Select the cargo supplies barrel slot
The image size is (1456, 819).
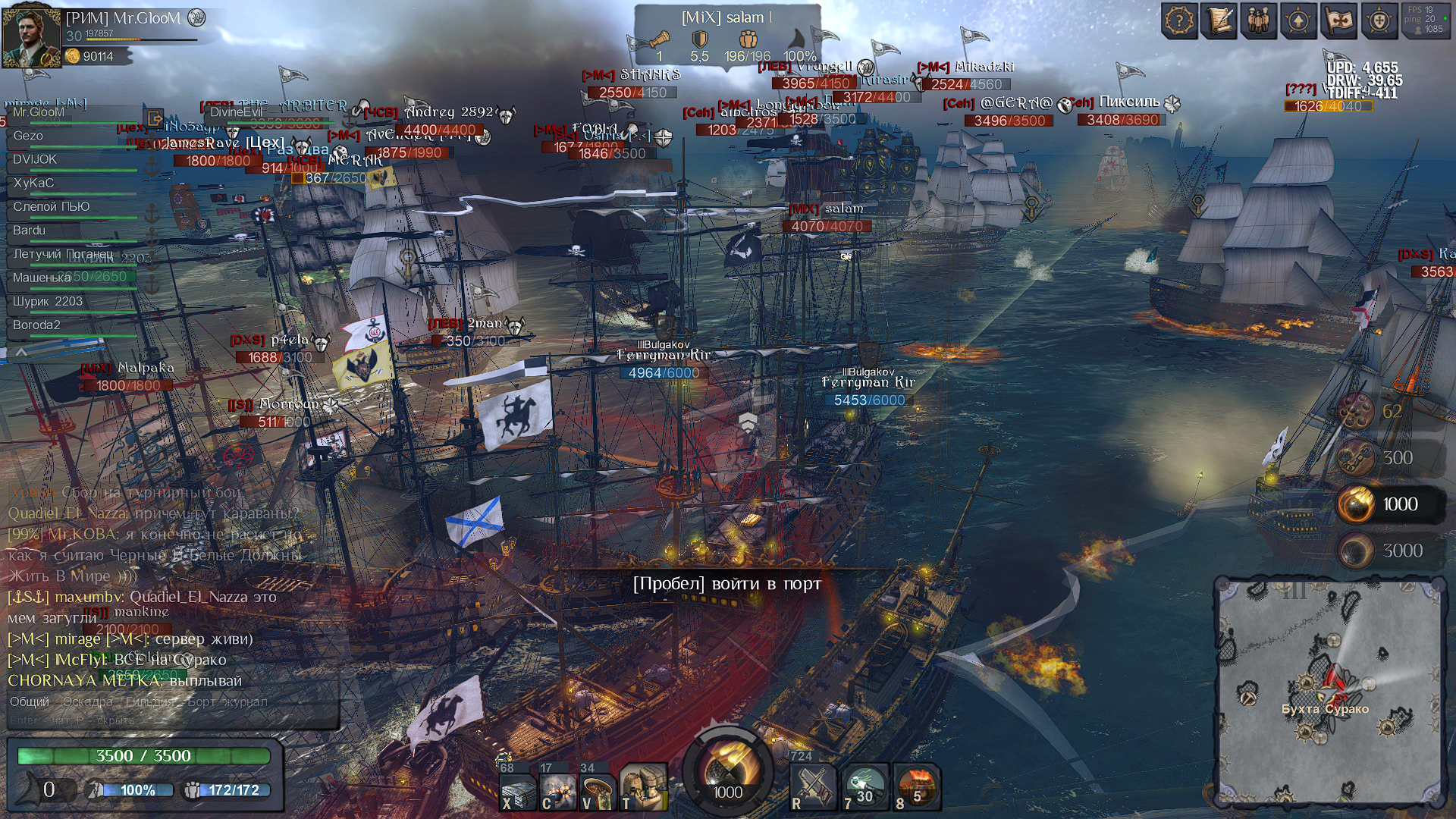click(642, 788)
